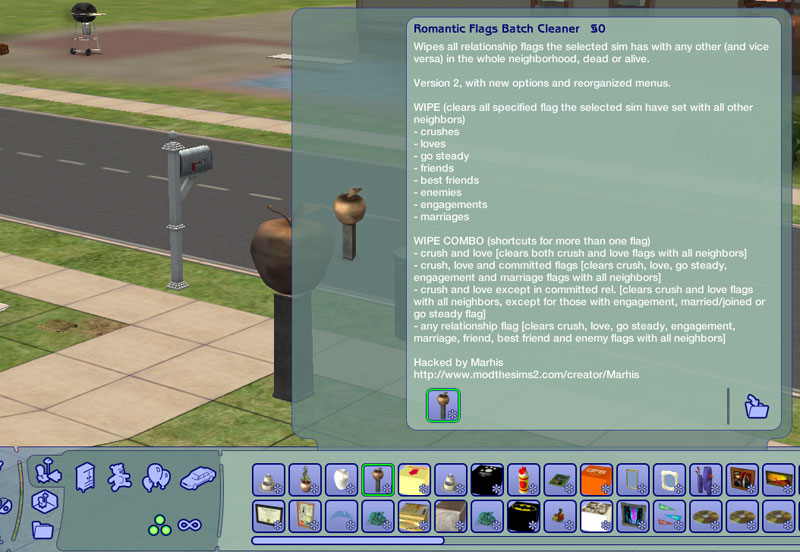Toggle the infinity symbol icon
The height and width of the screenshot is (552, 800).
[191, 522]
